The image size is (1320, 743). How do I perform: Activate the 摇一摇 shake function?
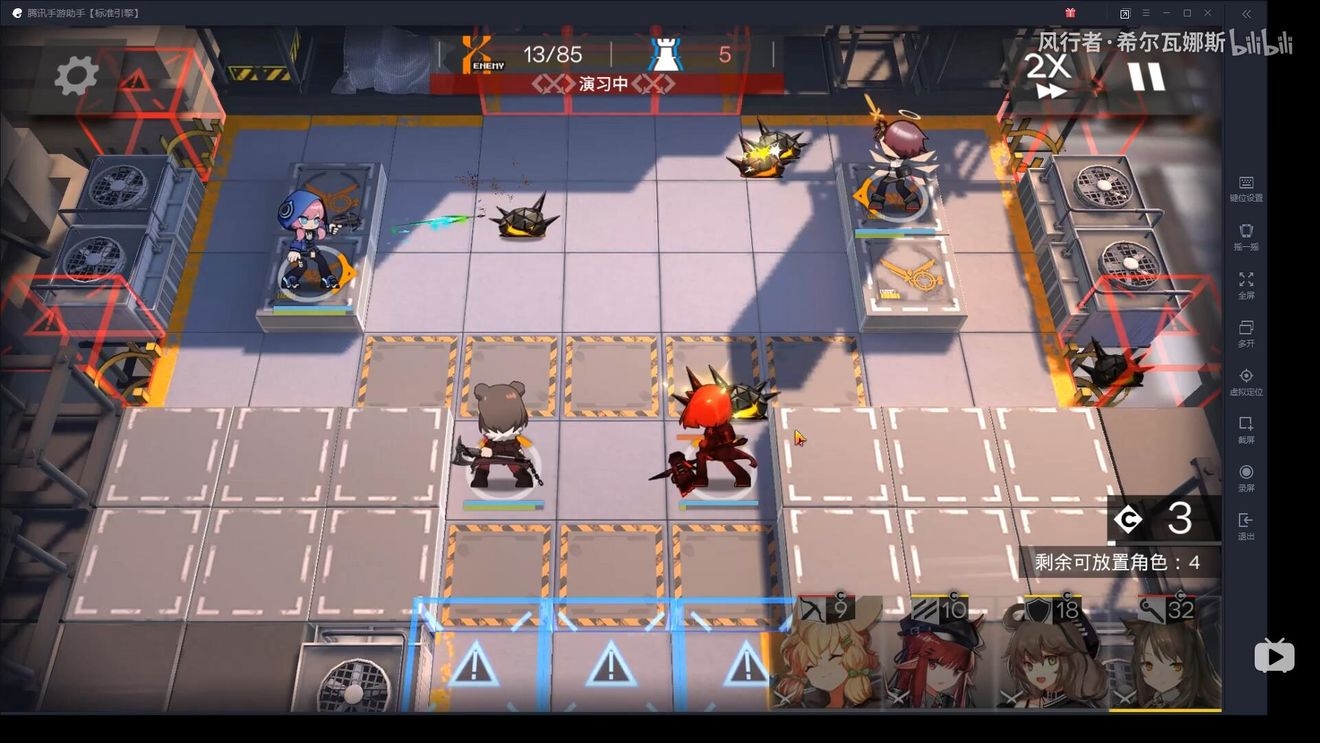(1246, 237)
